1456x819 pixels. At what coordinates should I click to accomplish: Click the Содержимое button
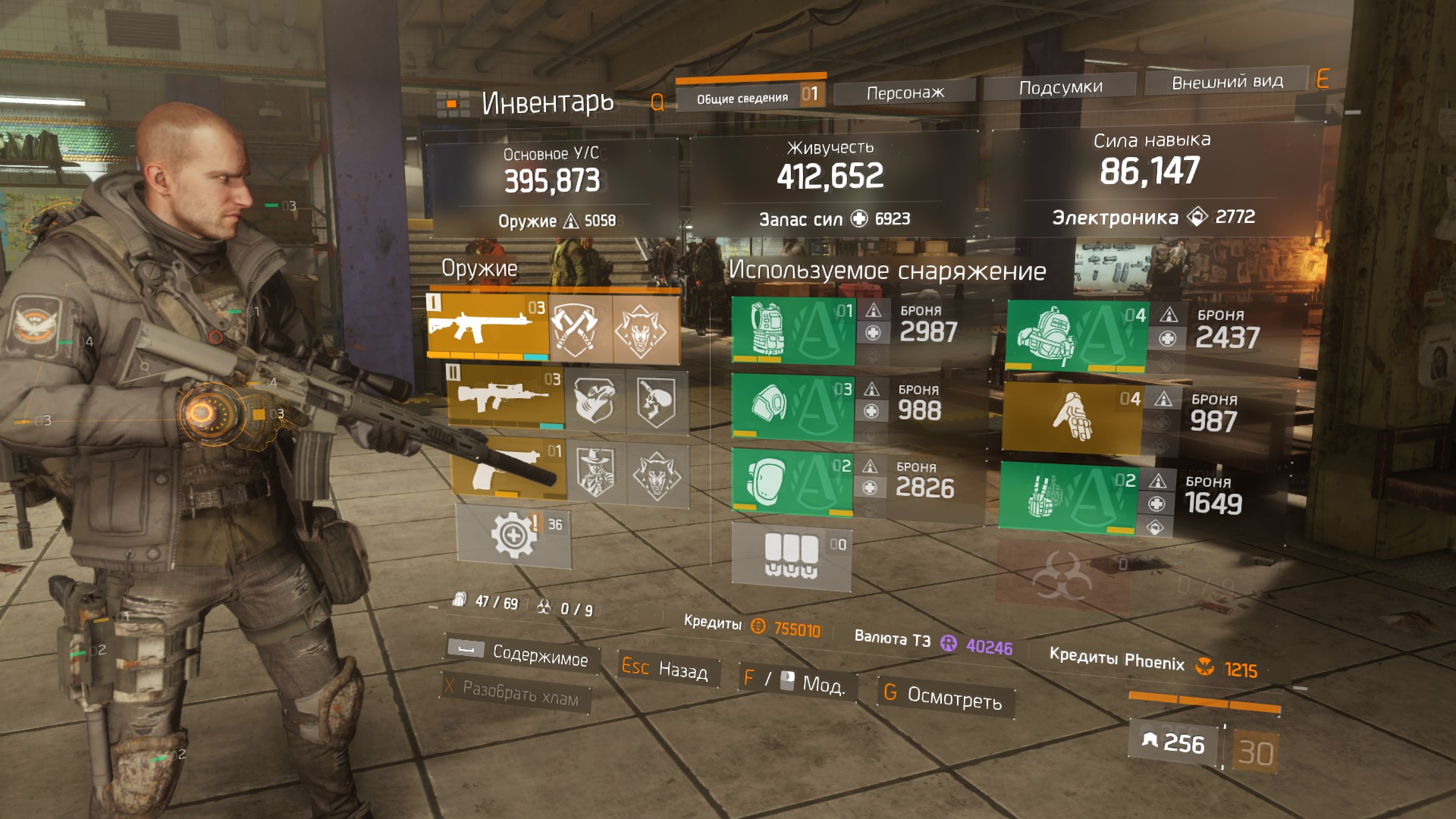coord(523,654)
